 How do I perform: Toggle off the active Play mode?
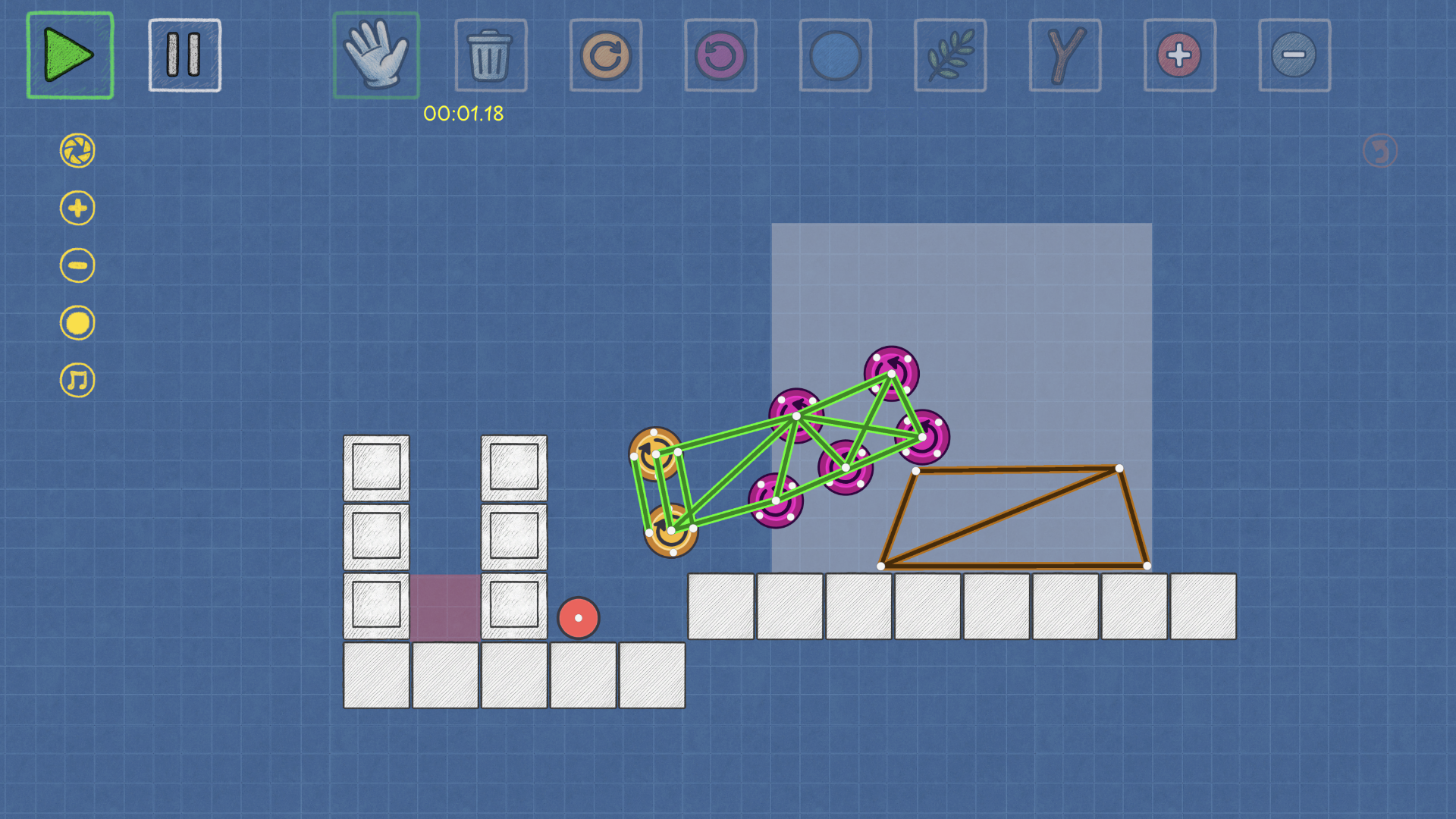point(70,55)
